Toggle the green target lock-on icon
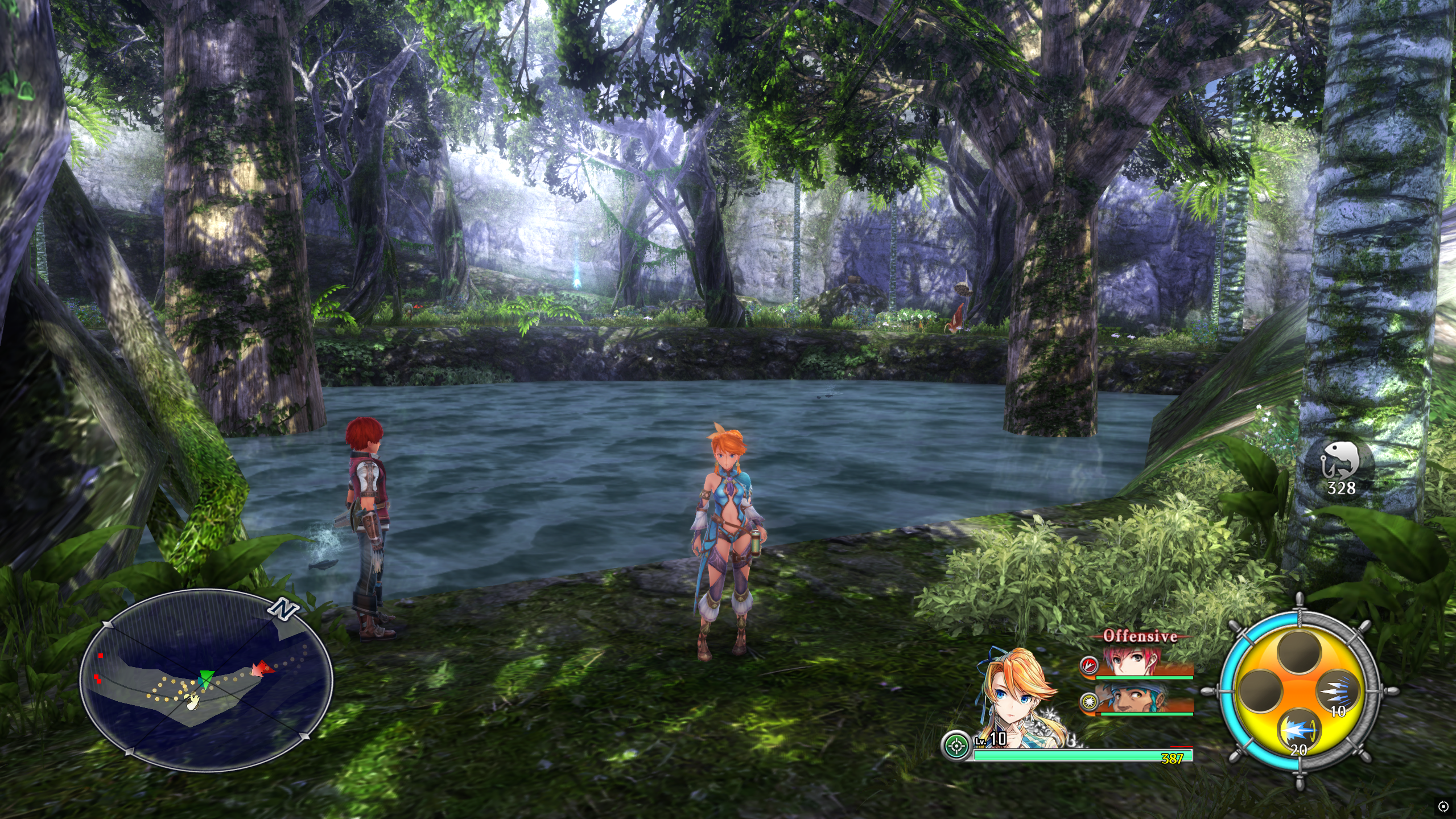This screenshot has height=819, width=1456. [956, 745]
